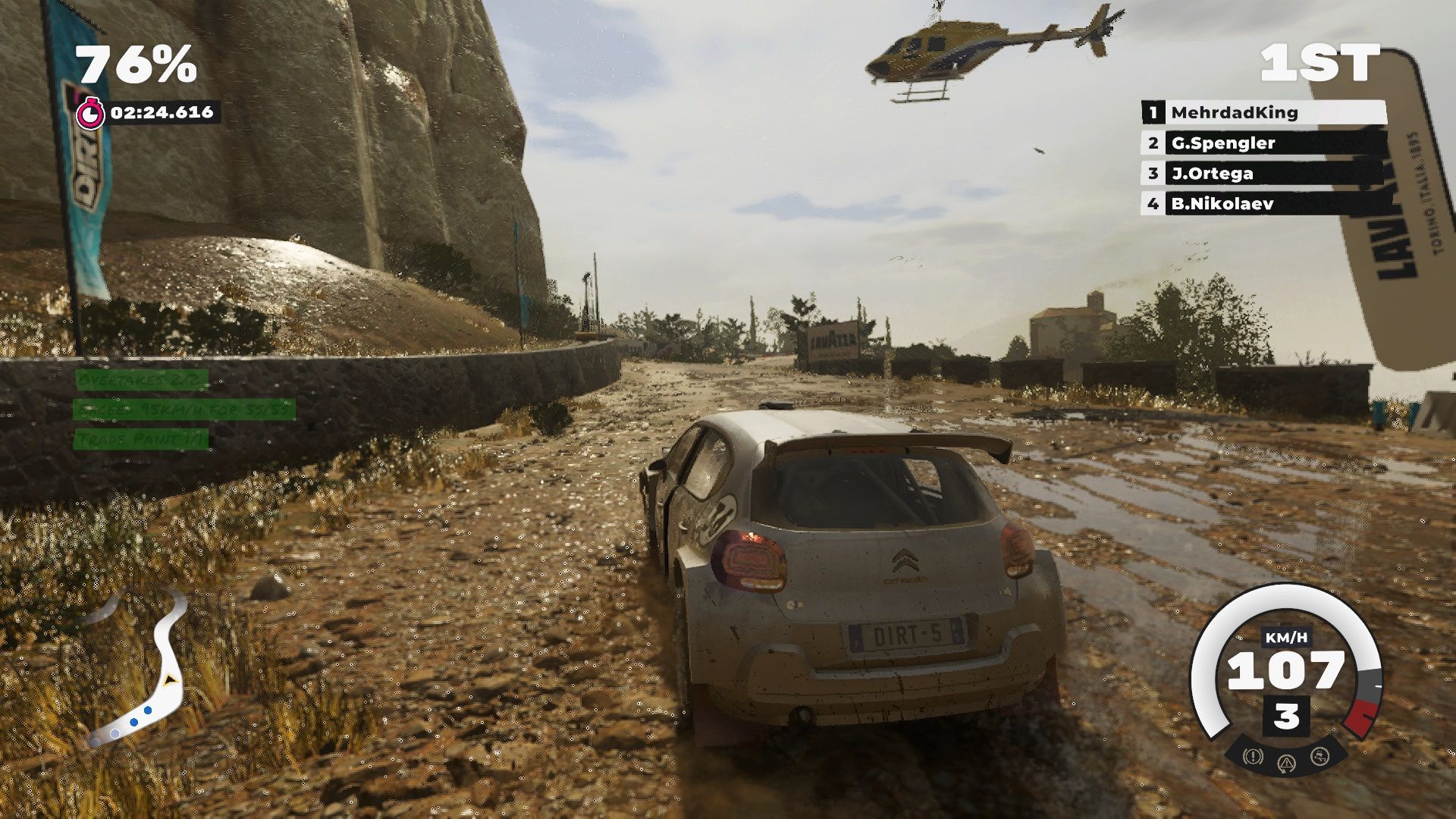The image size is (1456, 819).
Task: Click the skid/stability warning icon on the gauge
Action: pyautogui.click(x=1319, y=757)
